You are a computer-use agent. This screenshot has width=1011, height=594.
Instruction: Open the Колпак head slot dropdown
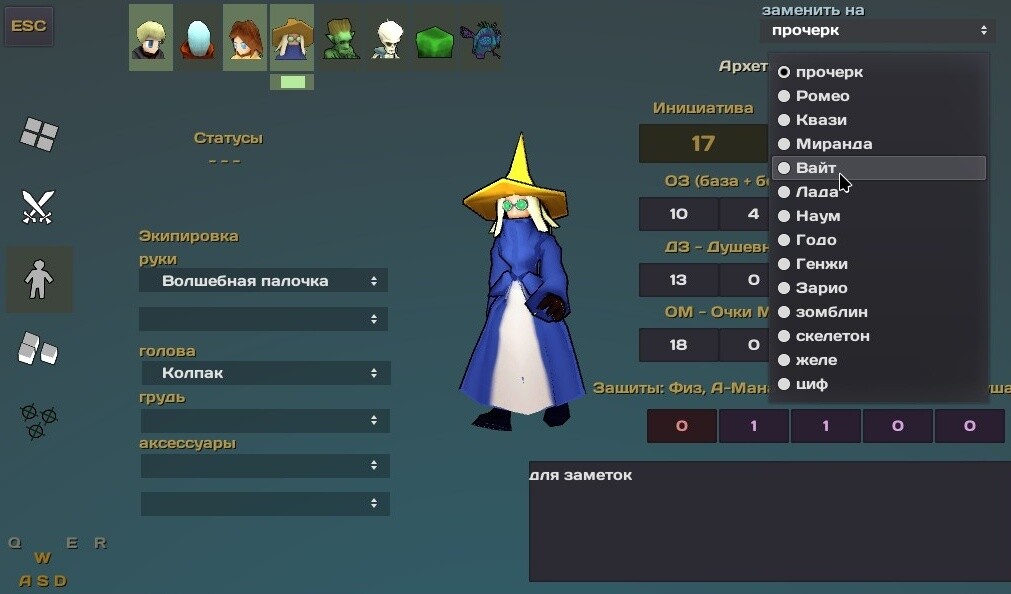click(263, 373)
